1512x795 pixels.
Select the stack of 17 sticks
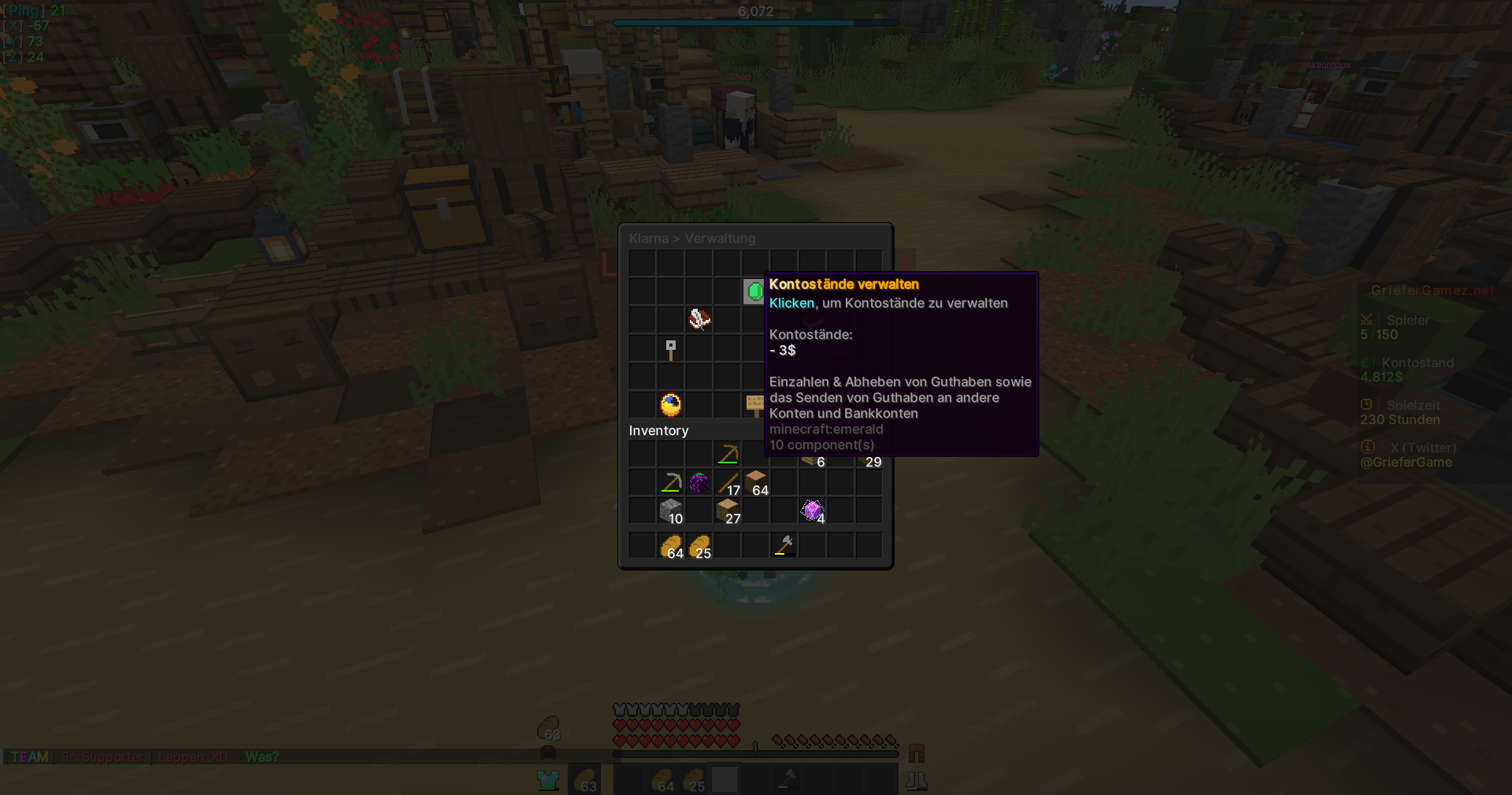point(728,483)
